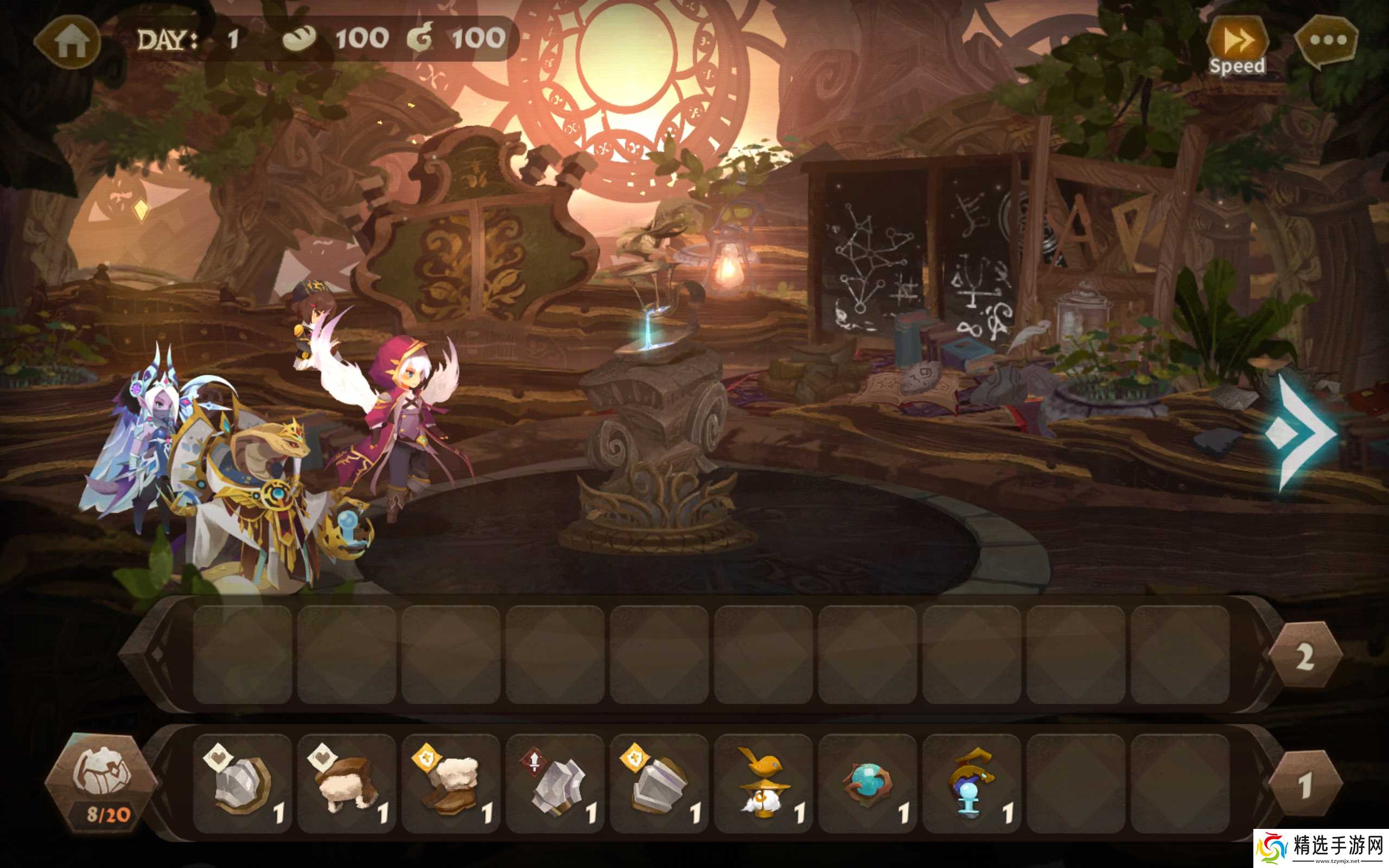Toggle the Speed fast-forward button

tap(1237, 45)
